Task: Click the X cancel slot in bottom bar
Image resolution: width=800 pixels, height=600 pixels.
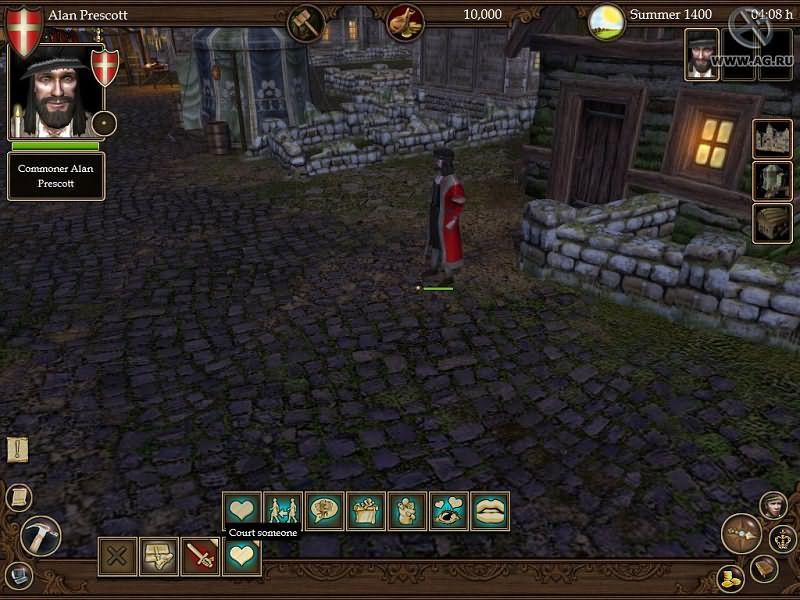Action: (x=117, y=556)
